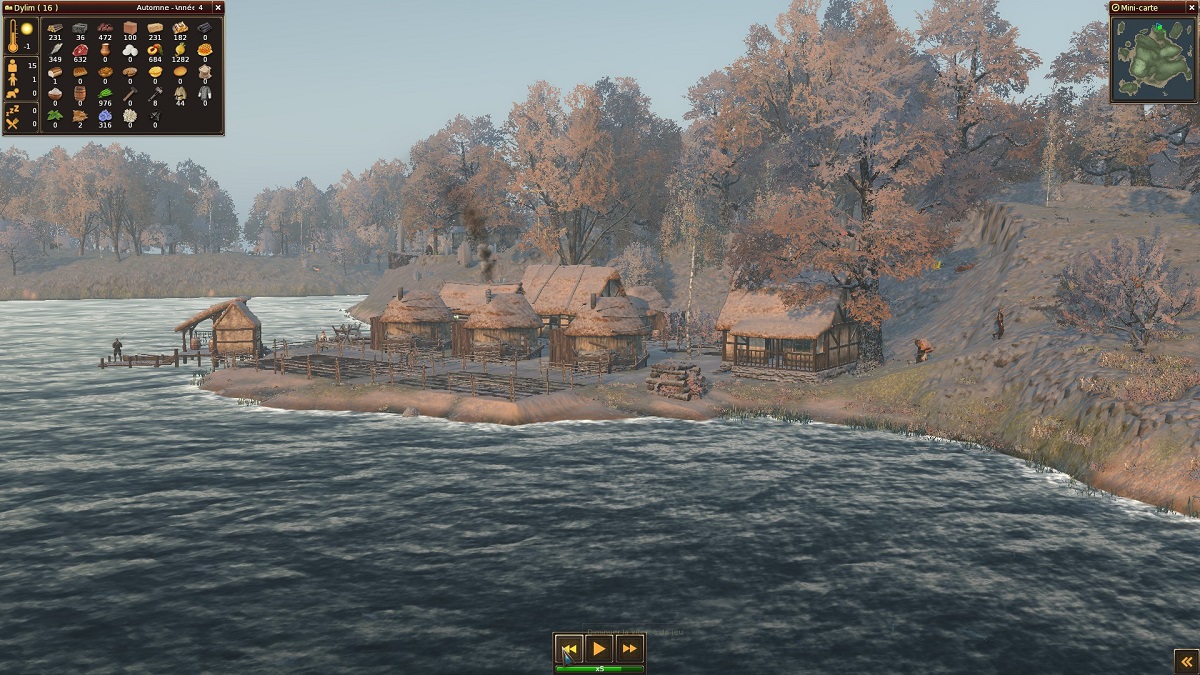Click the white eggs resource icon

[130, 49]
